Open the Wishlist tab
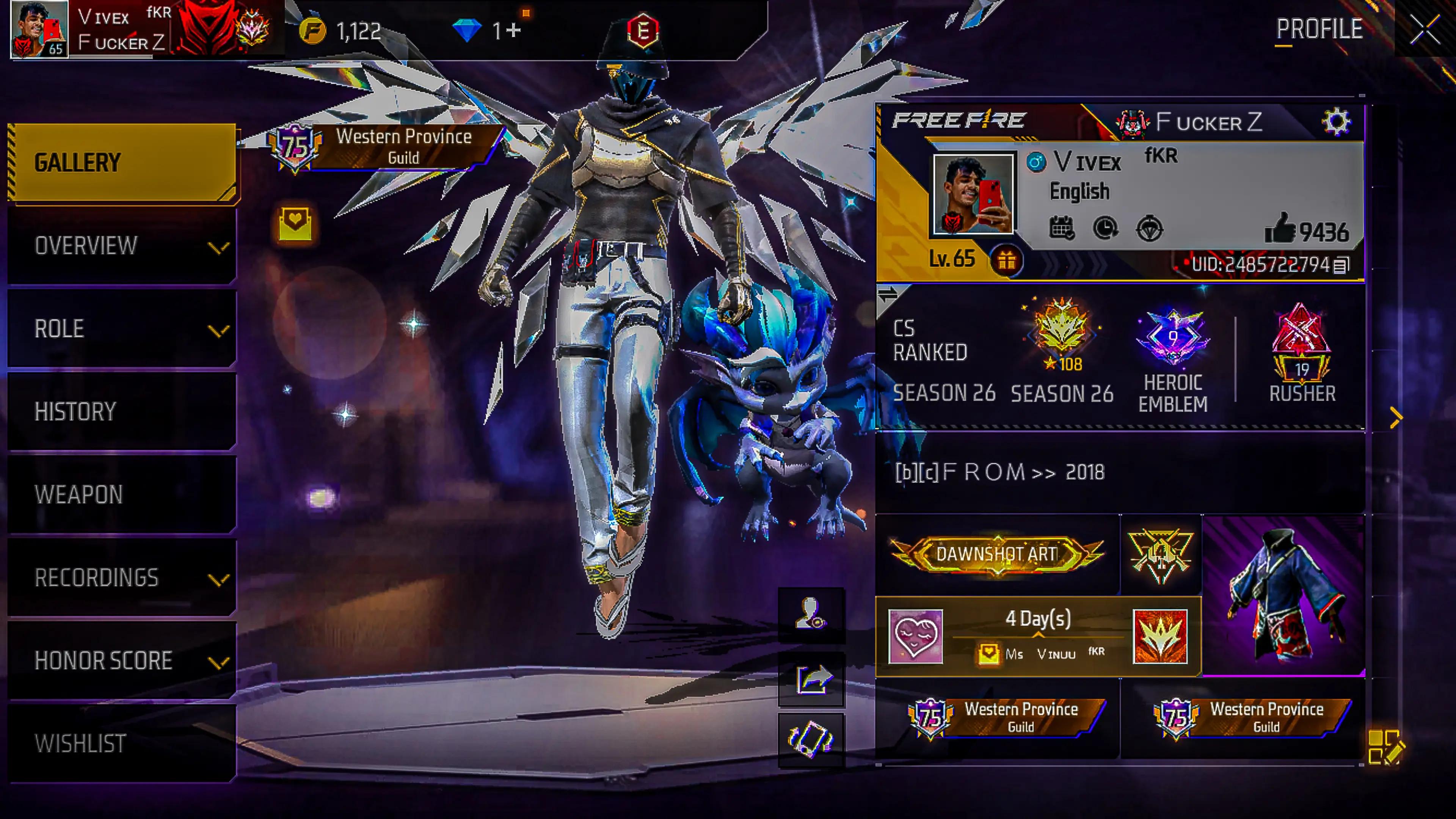Screen dimensions: 1456x819 coord(122,743)
